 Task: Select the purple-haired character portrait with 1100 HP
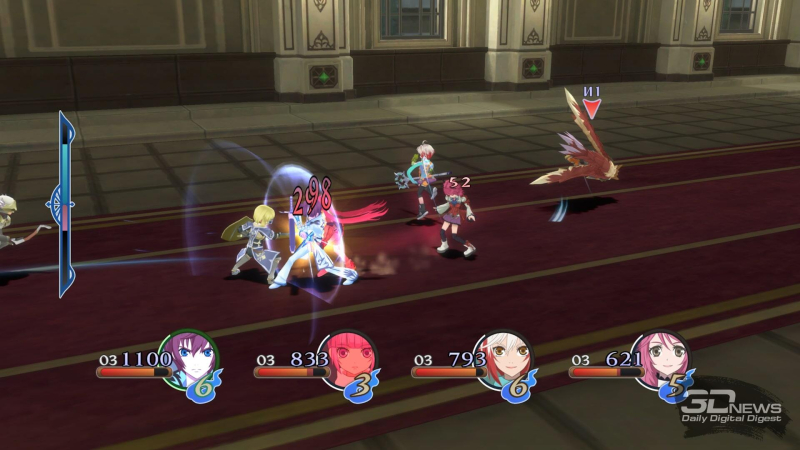click(x=188, y=360)
